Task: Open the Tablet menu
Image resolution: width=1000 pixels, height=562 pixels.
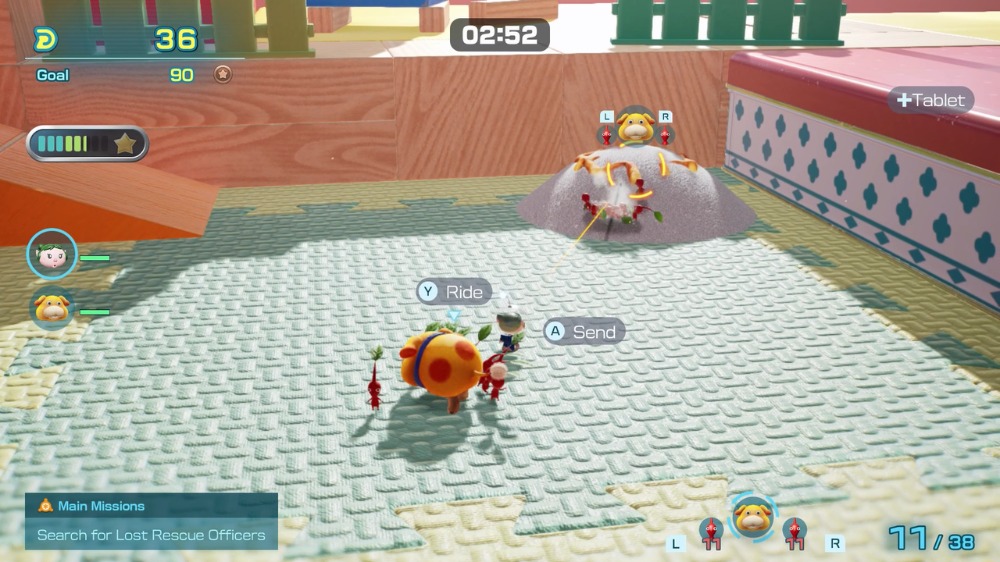Action: (931, 100)
